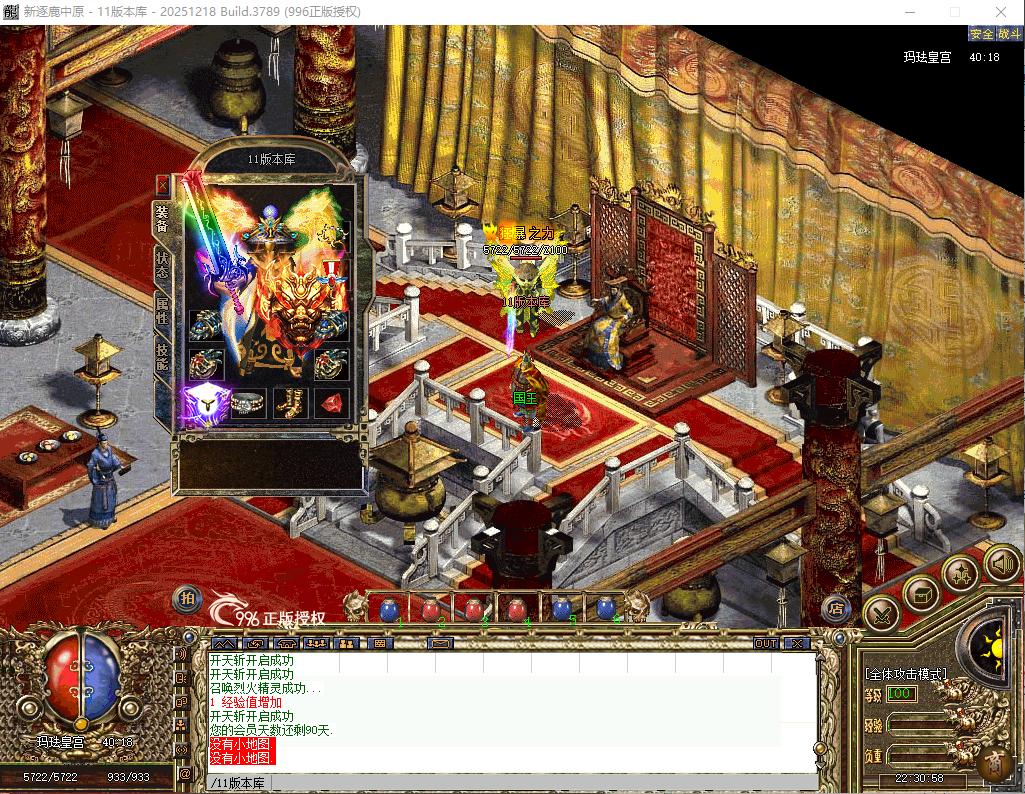Choose the golden boots equipment slot
Viewport: 1025px width, 794px height.
click(x=291, y=403)
